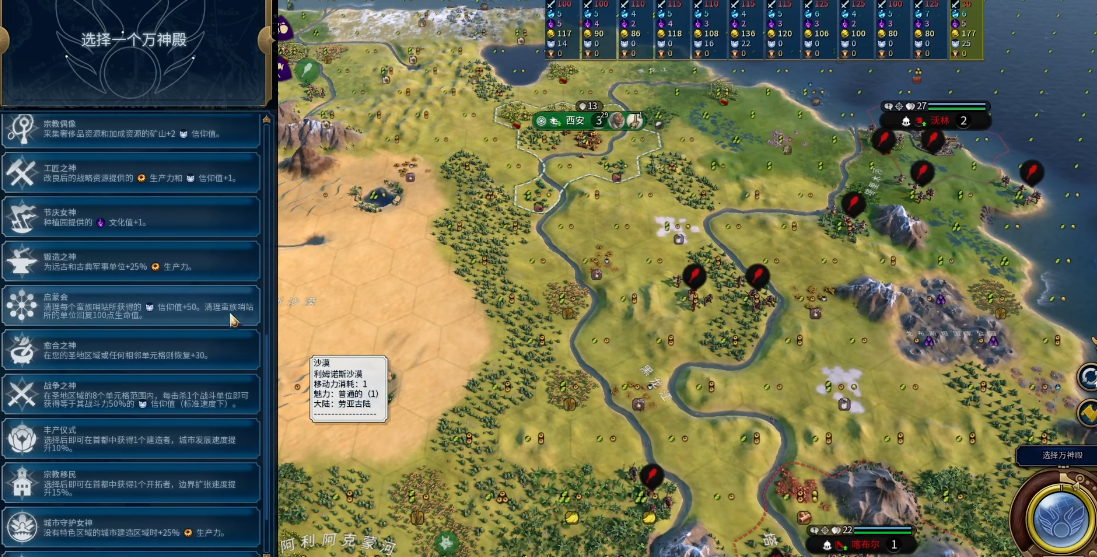This screenshot has height=557, width=1097.
Task: Select the 启蒙会 pantheon entry
Action: 131,305
